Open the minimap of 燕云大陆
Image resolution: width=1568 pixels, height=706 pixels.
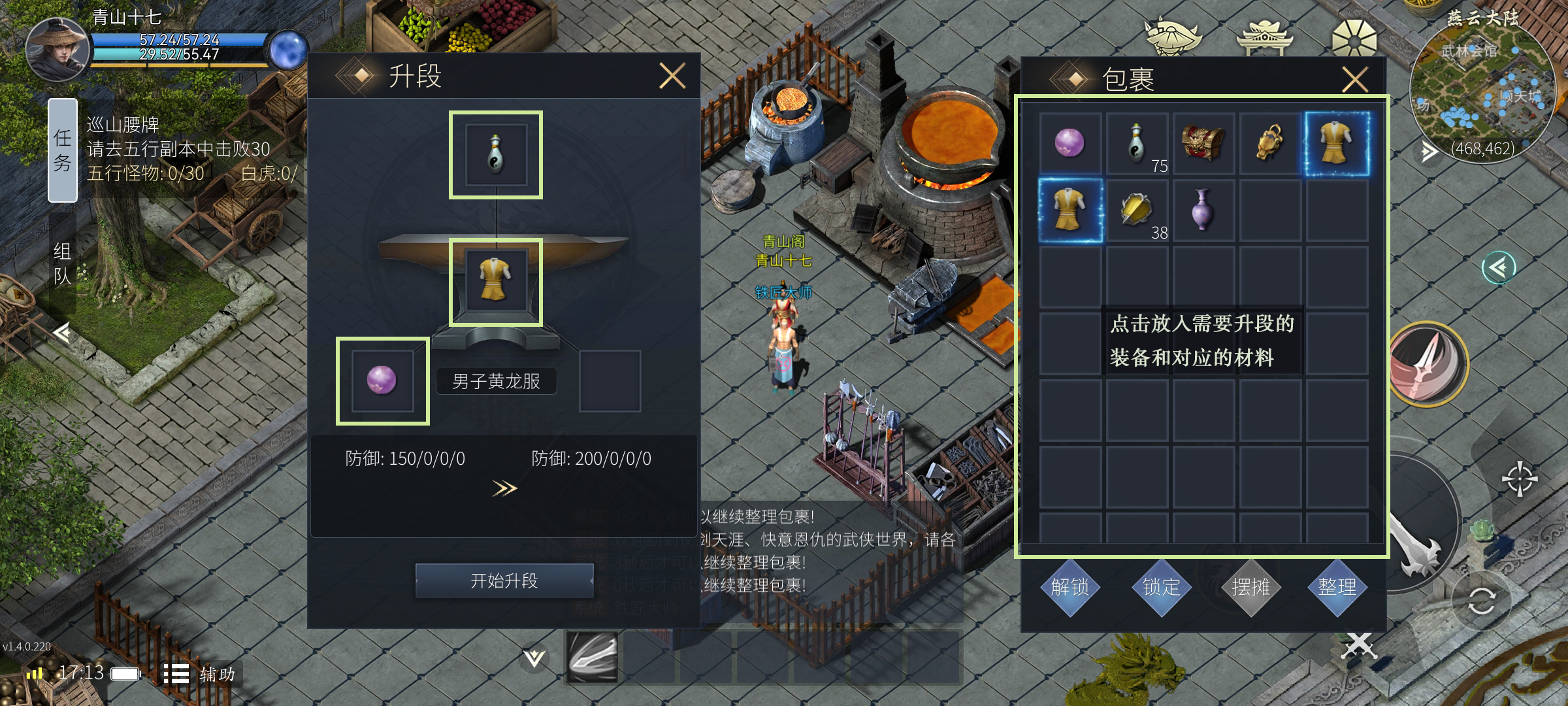[x=1482, y=92]
